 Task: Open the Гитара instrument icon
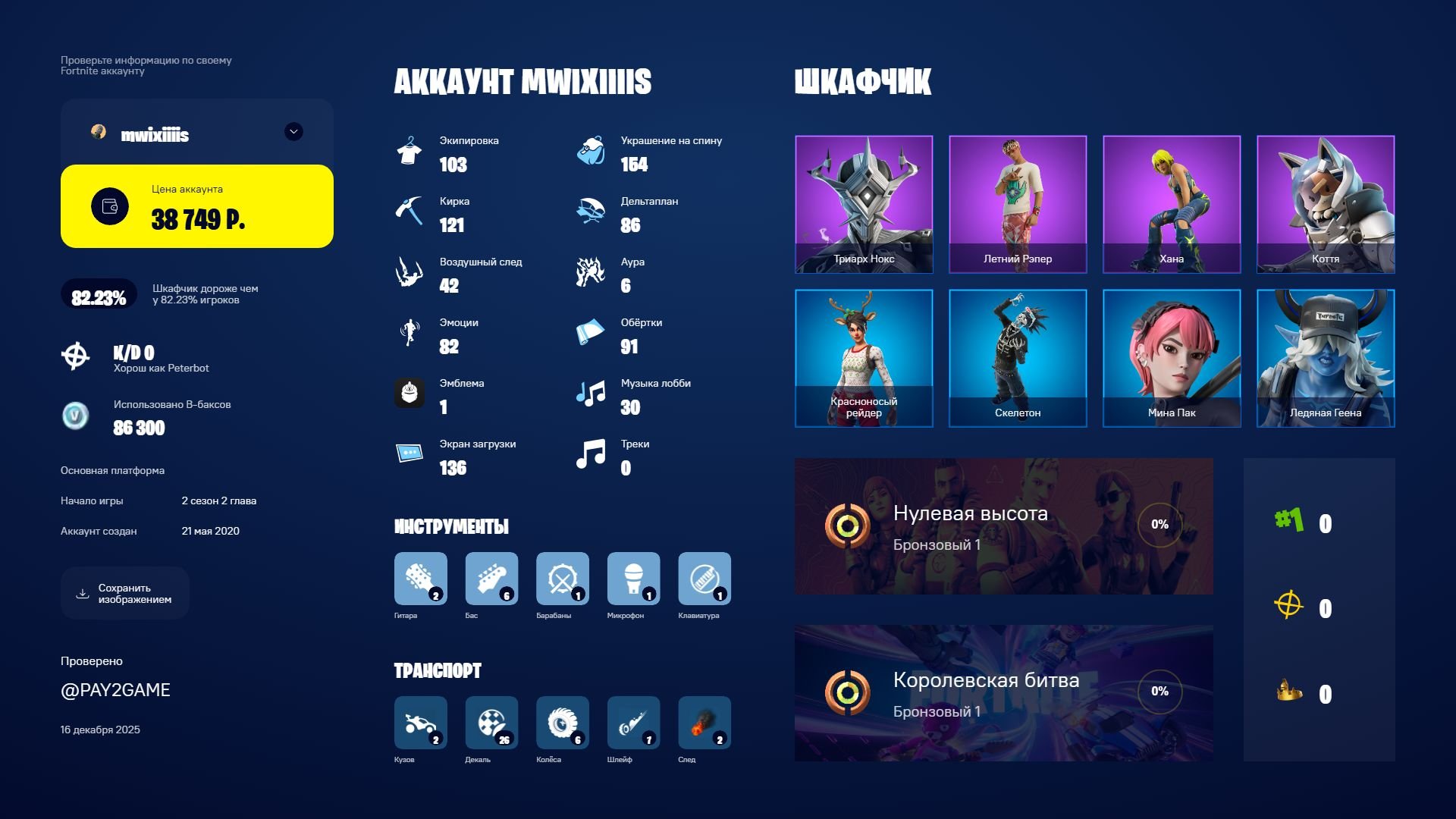pyautogui.click(x=420, y=579)
